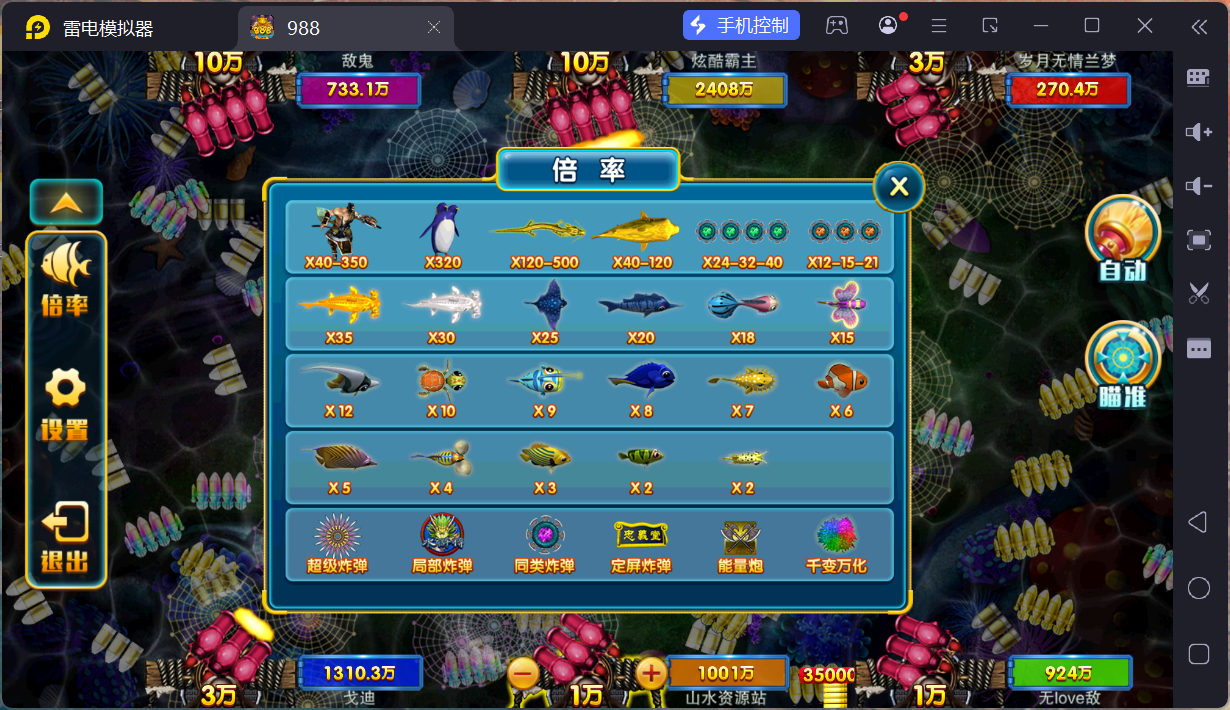The image size is (1230, 710).
Task: Choose 退出 to exit the game
Action: click(65, 536)
